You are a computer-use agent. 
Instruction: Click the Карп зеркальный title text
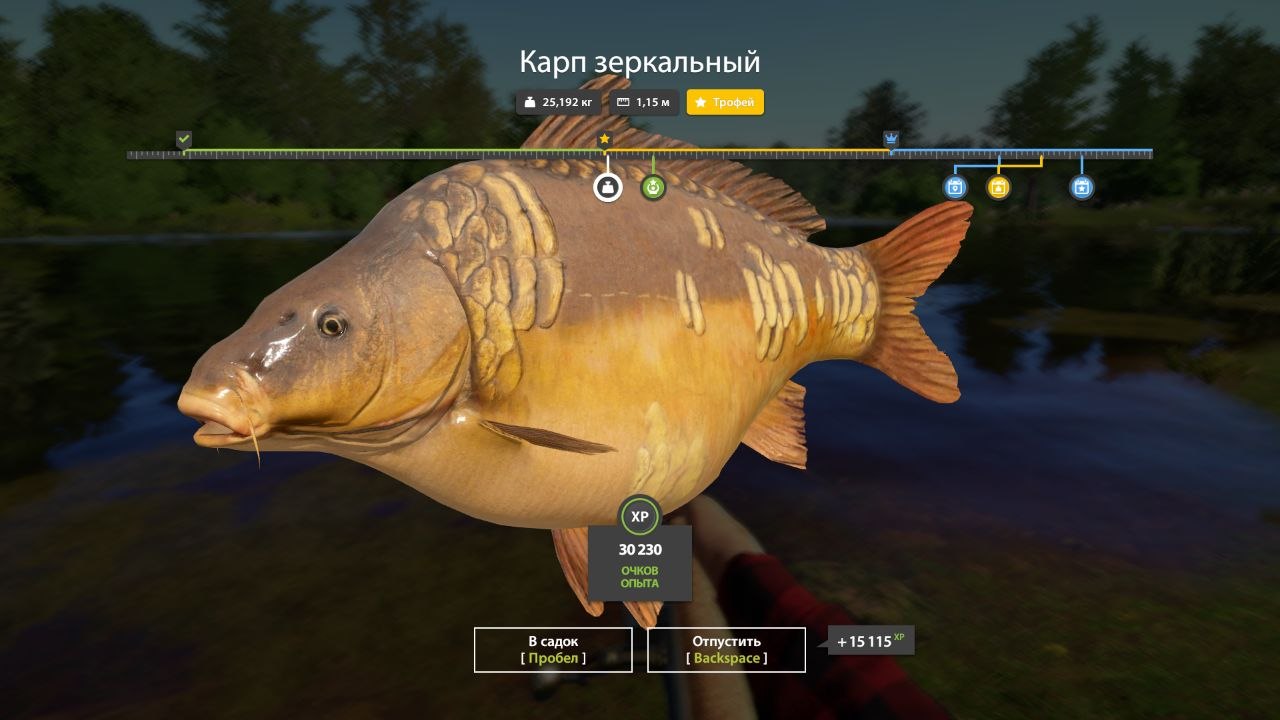639,61
